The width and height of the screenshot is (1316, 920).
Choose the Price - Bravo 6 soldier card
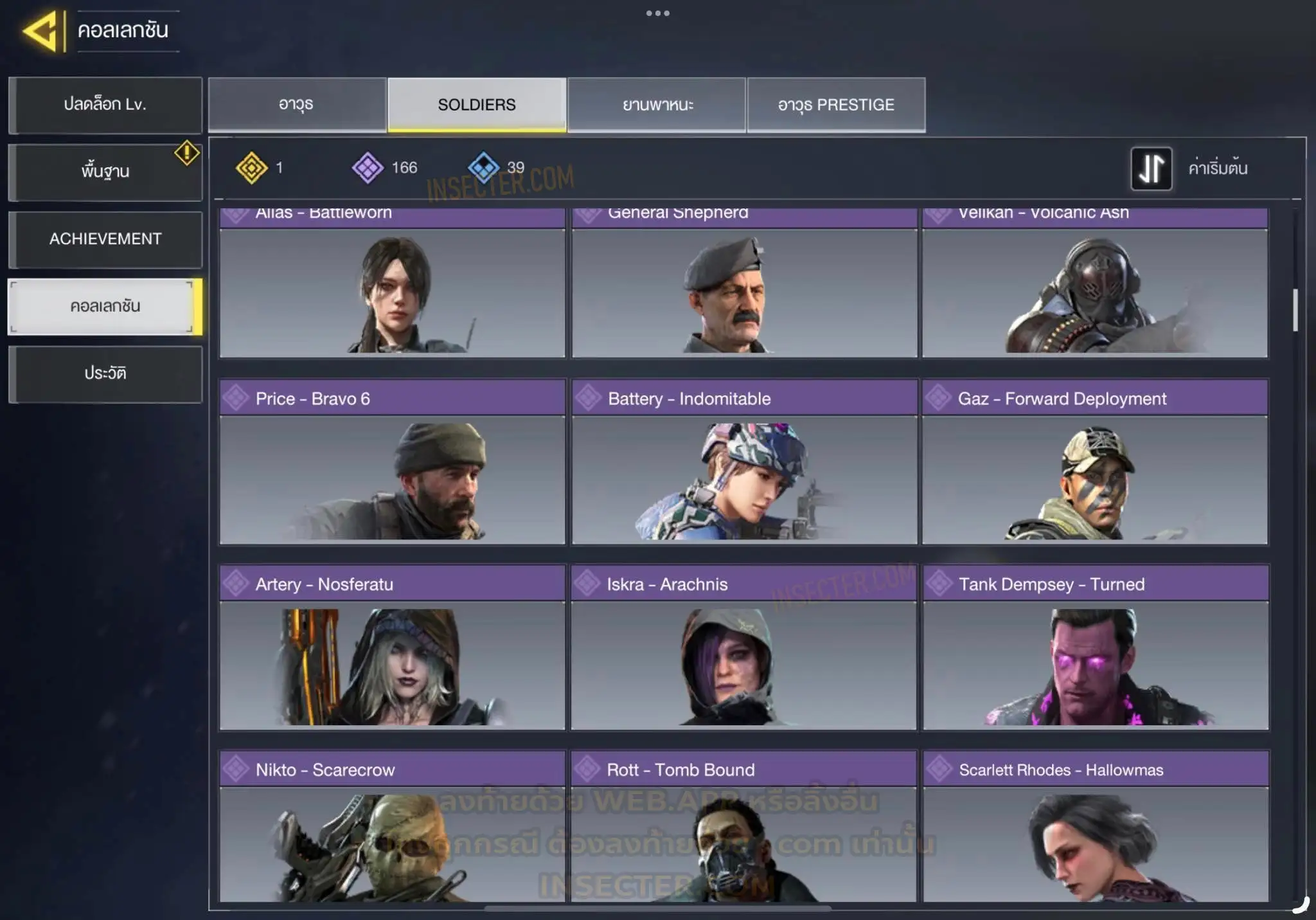[392, 462]
